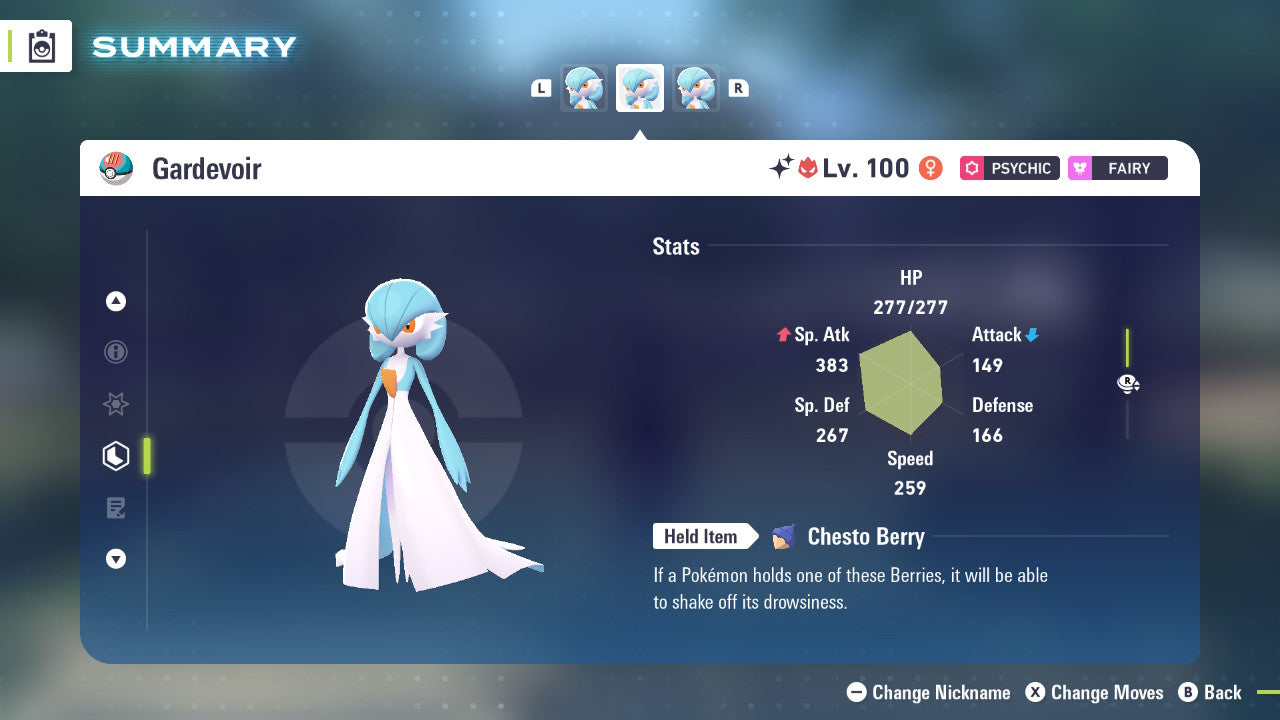Click the R-stick rotation indicator icon
The width and height of the screenshot is (1280, 720).
tap(1127, 383)
